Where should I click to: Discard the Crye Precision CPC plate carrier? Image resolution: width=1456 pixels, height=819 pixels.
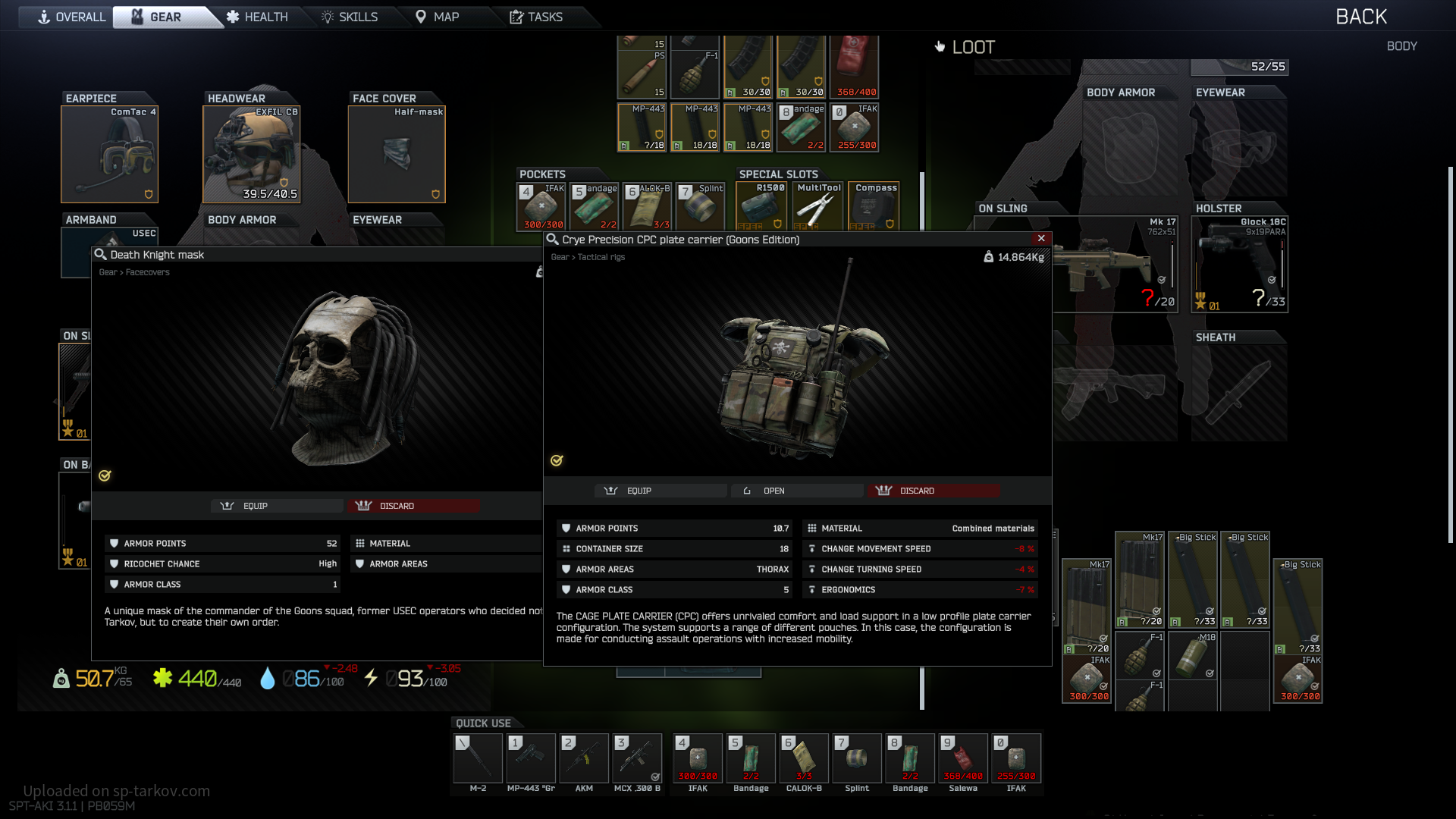pyautogui.click(x=933, y=491)
